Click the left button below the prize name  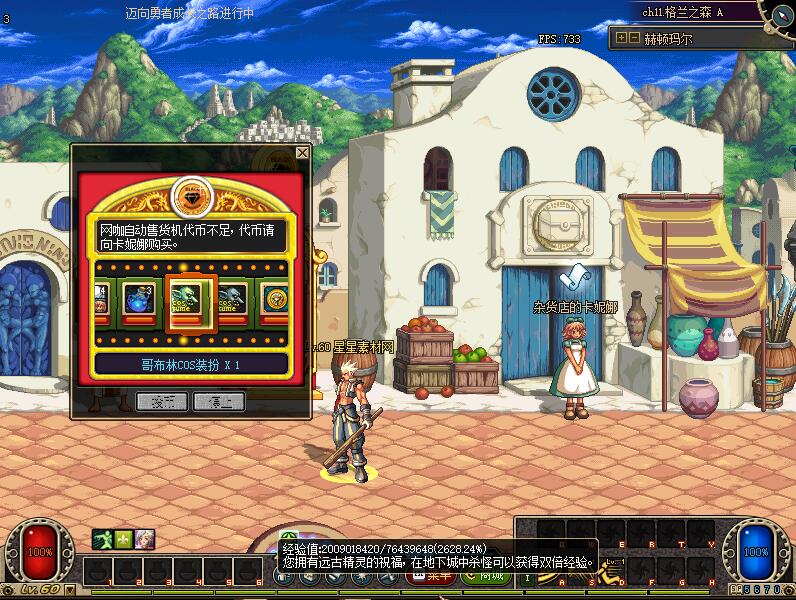(161, 401)
